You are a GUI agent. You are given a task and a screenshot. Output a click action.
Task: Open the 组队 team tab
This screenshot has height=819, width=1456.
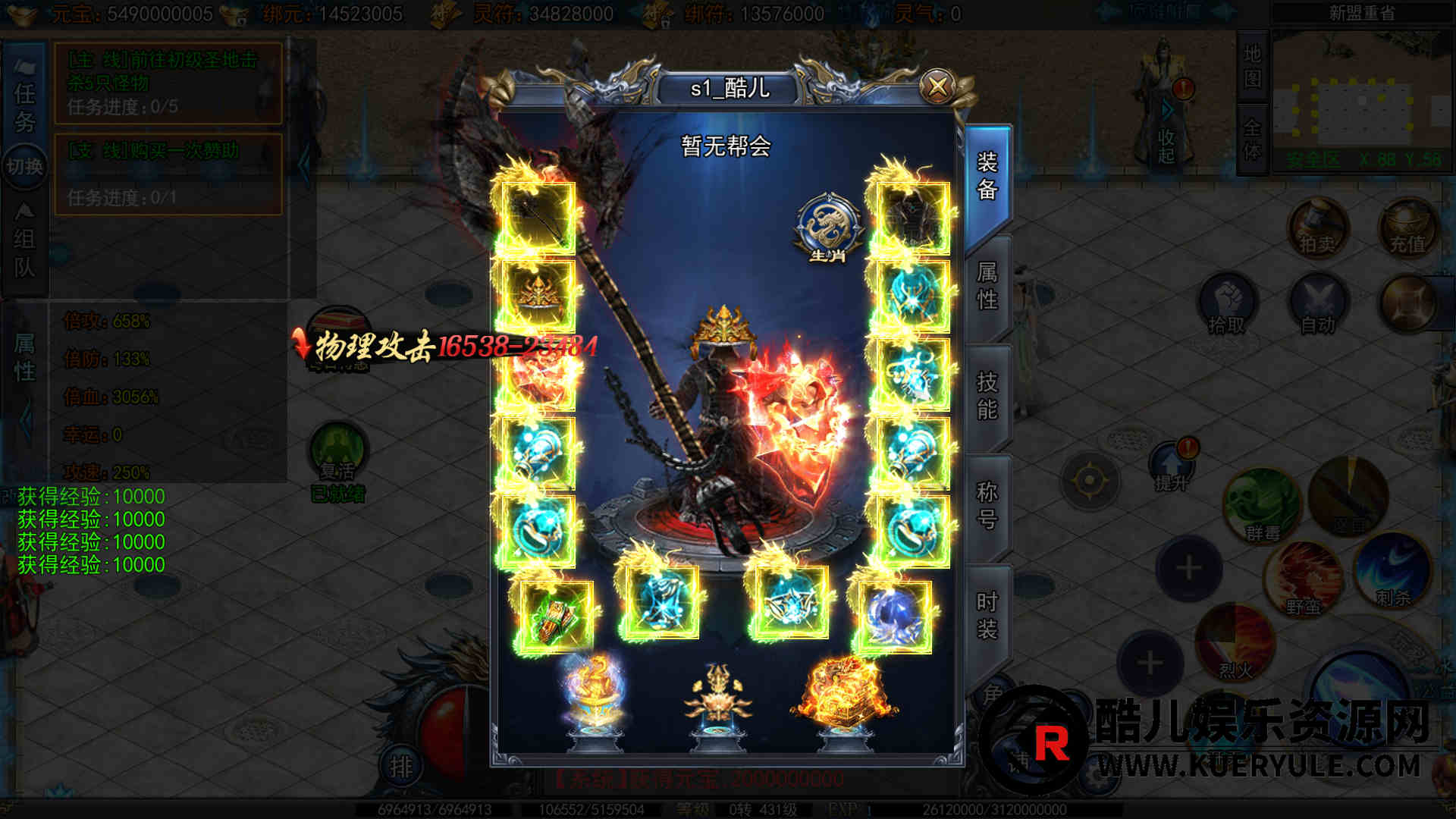click(24, 253)
